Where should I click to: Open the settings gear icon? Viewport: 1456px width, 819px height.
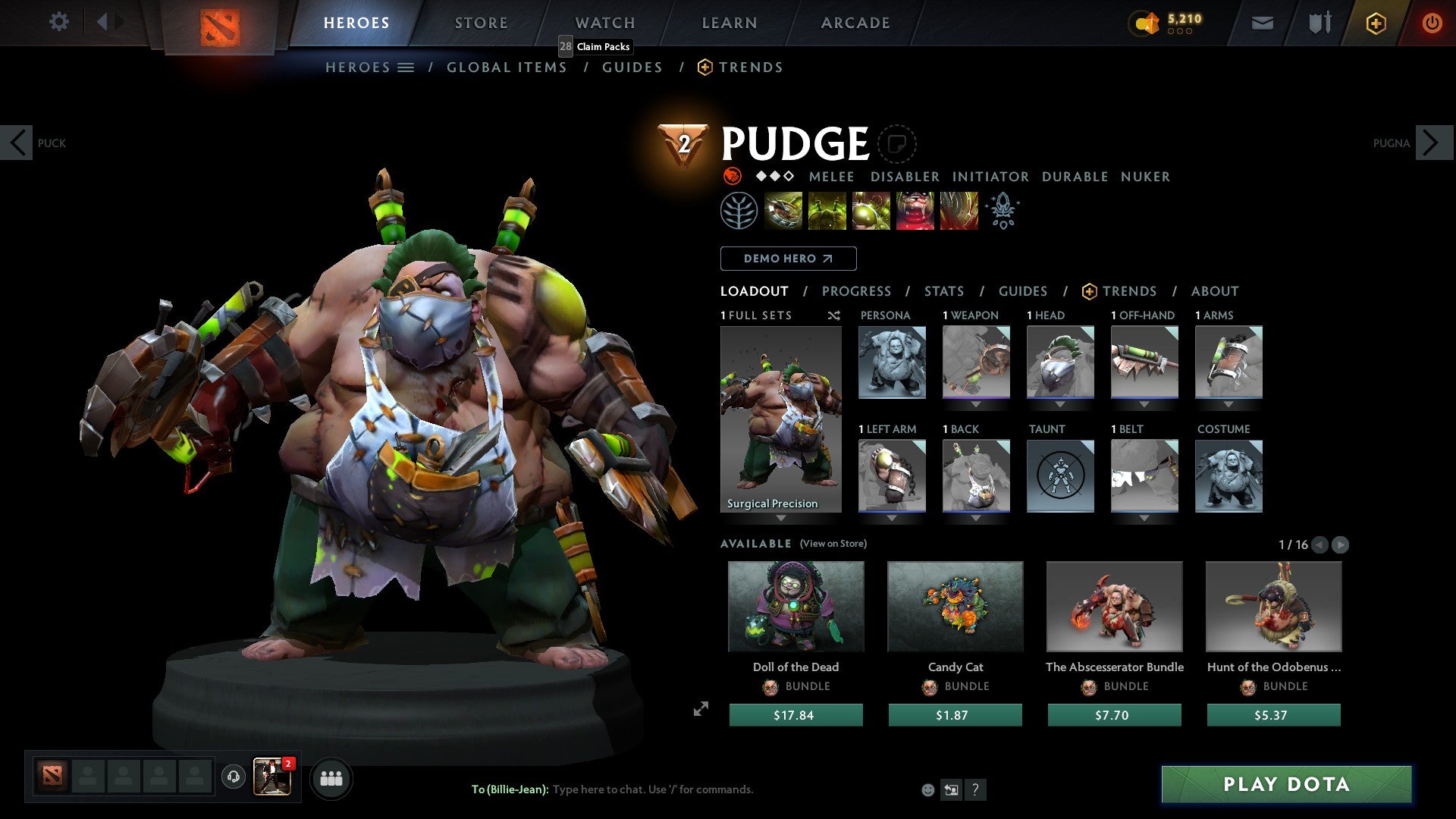(x=59, y=22)
